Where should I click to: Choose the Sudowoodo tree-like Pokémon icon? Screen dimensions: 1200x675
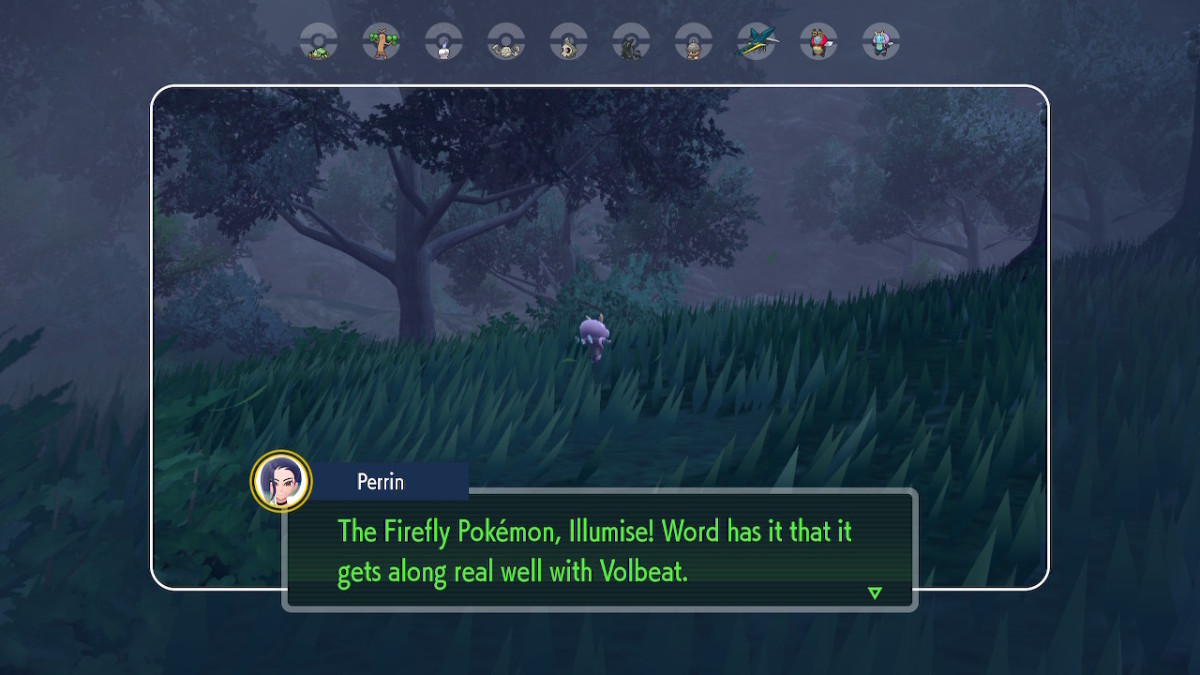click(381, 42)
